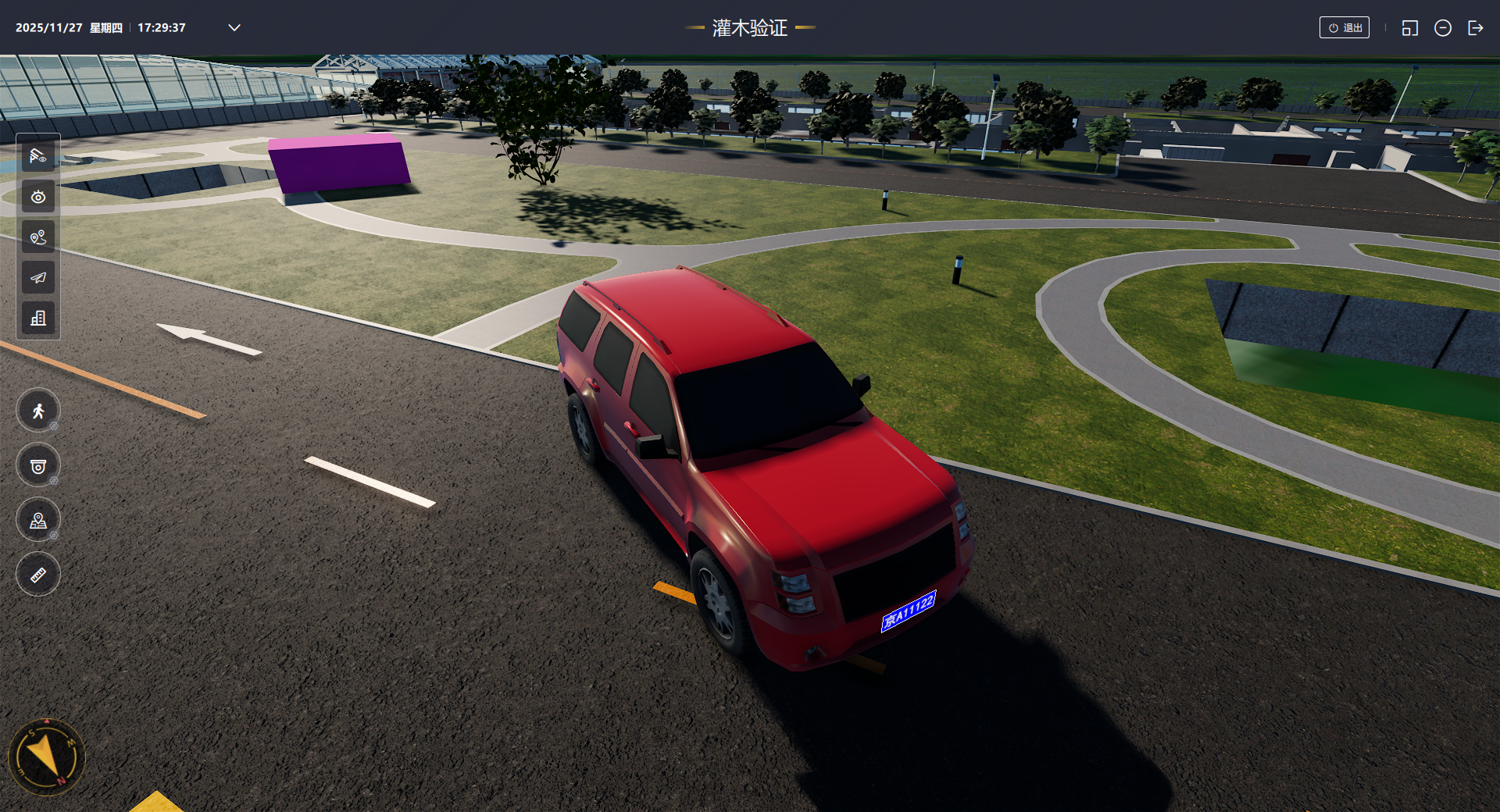This screenshot has height=812, width=1500.
Task: Switch to pedestrian walking mode
Action: (x=38, y=411)
